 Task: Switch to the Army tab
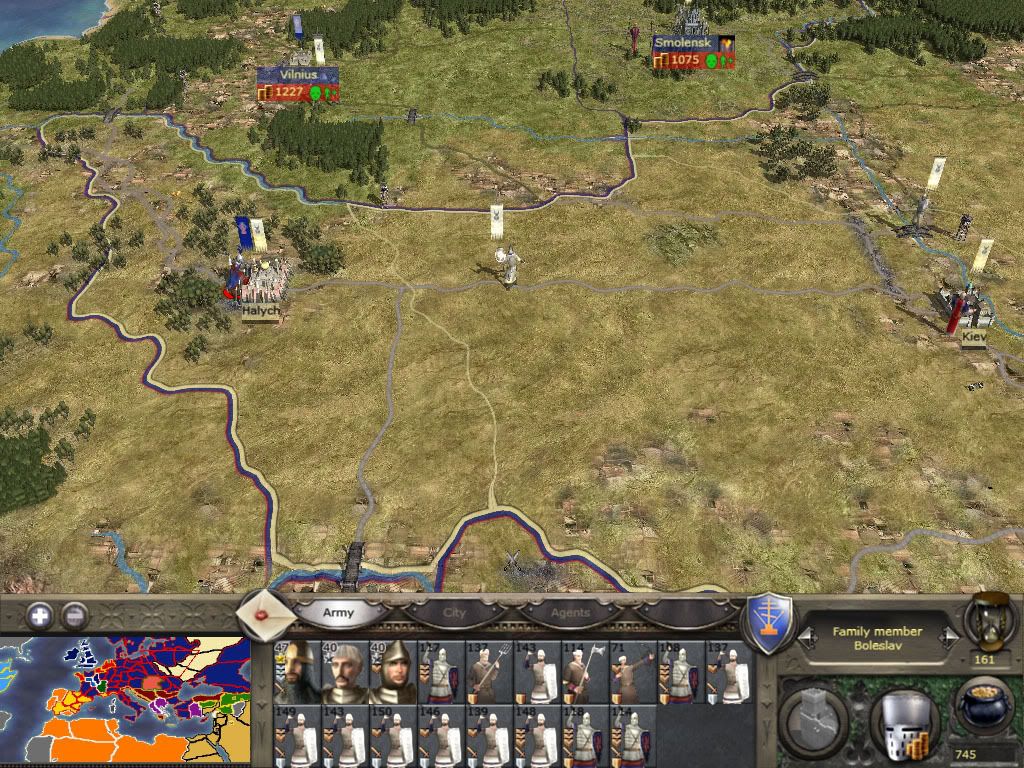pos(338,612)
